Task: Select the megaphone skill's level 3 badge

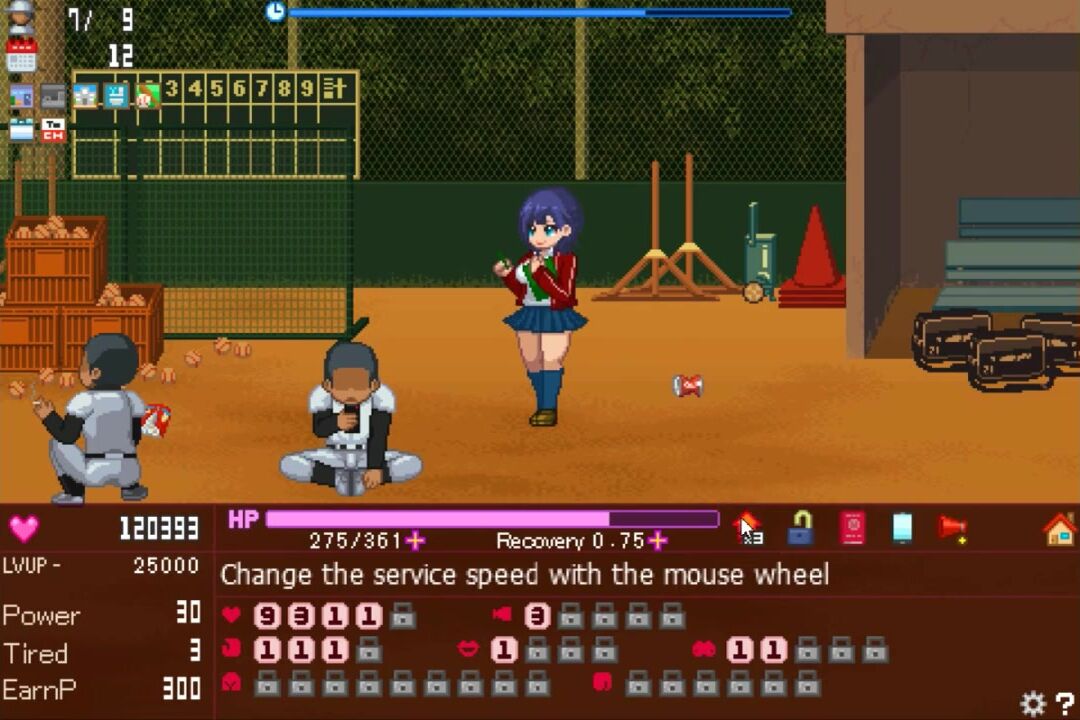Action: (537, 616)
